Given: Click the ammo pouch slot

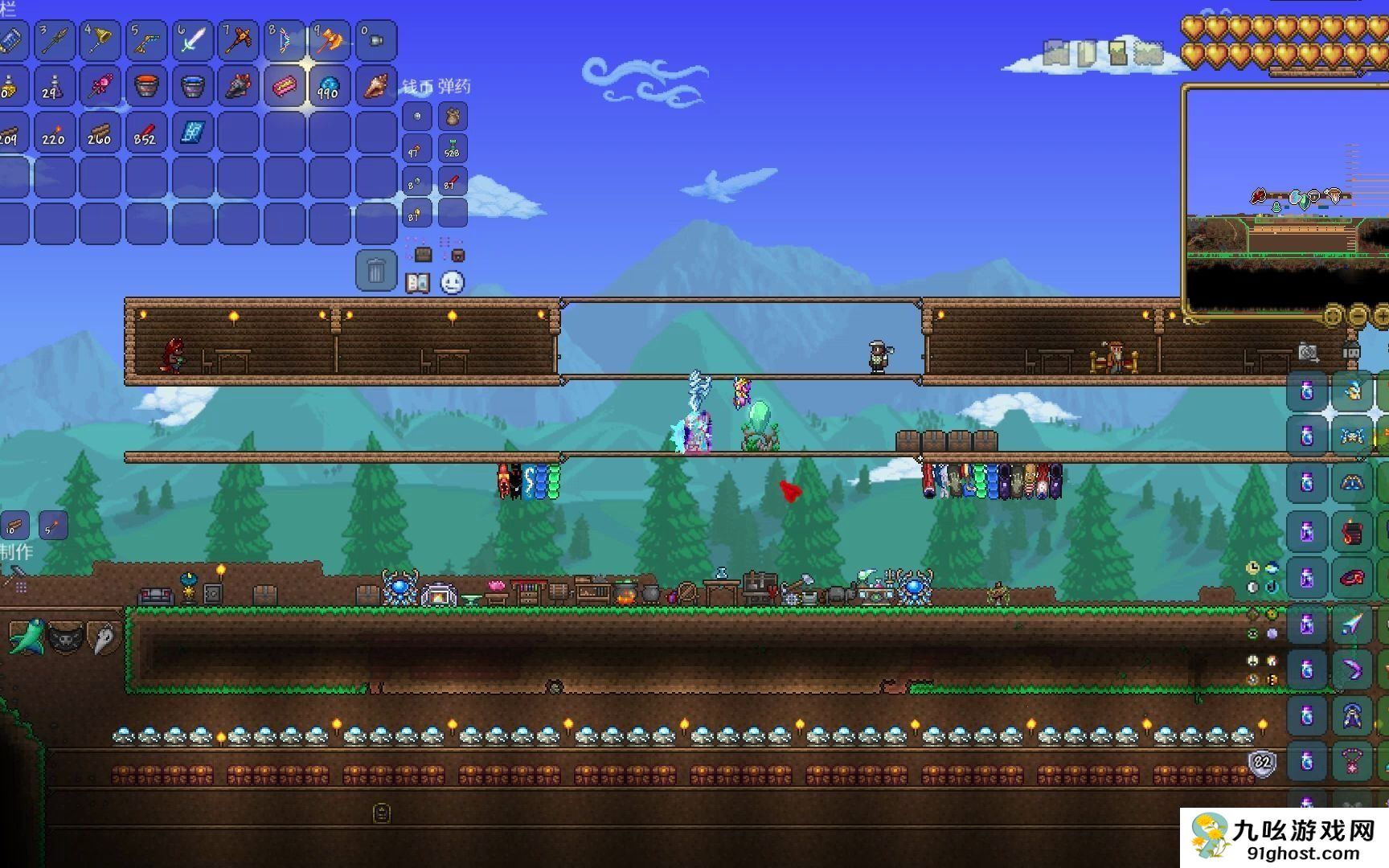Looking at the screenshot, I should coord(453,117).
